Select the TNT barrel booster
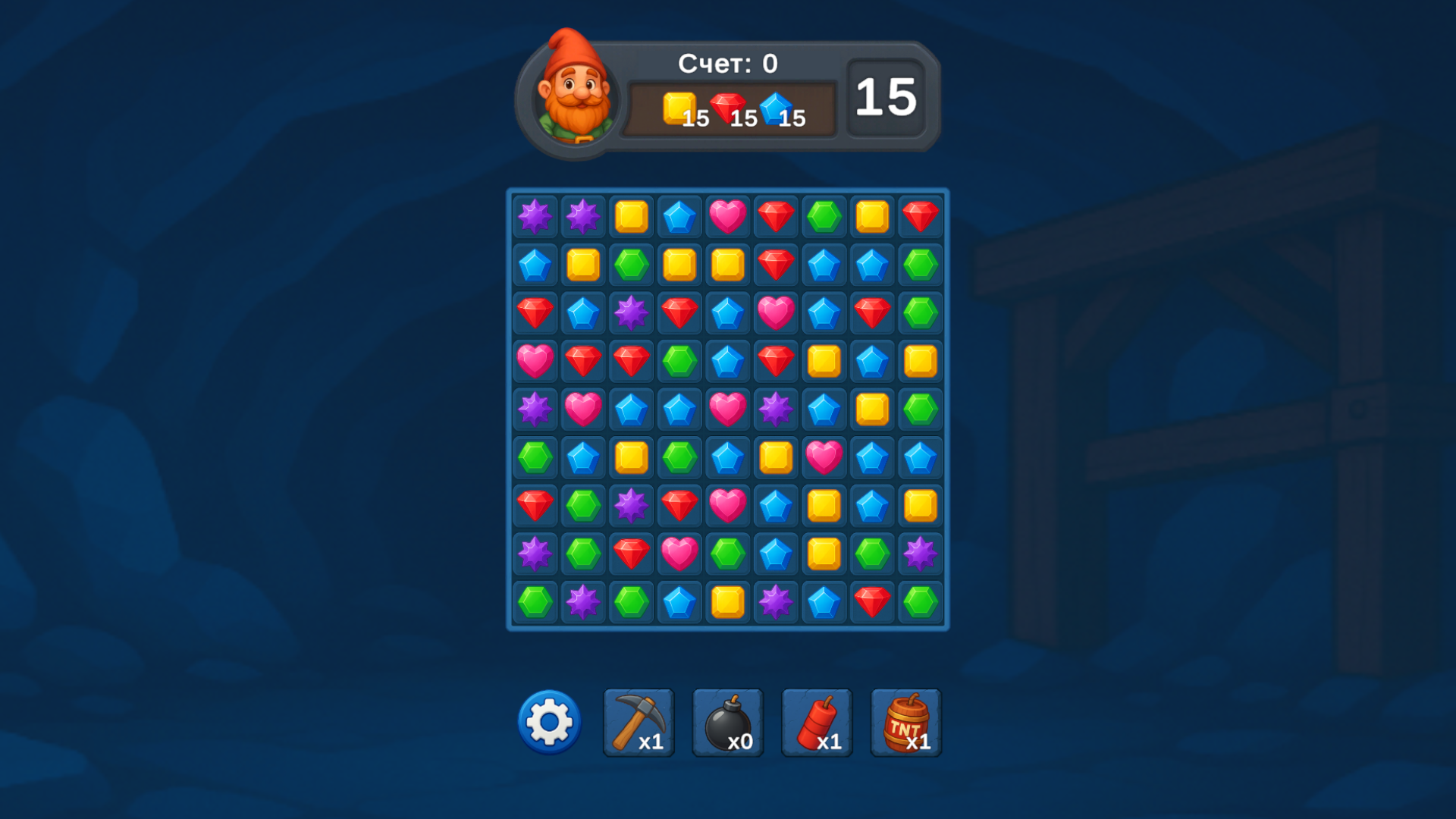Viewport: 1456px width, 819px height. pyautogui.click(x=904, y=722)
